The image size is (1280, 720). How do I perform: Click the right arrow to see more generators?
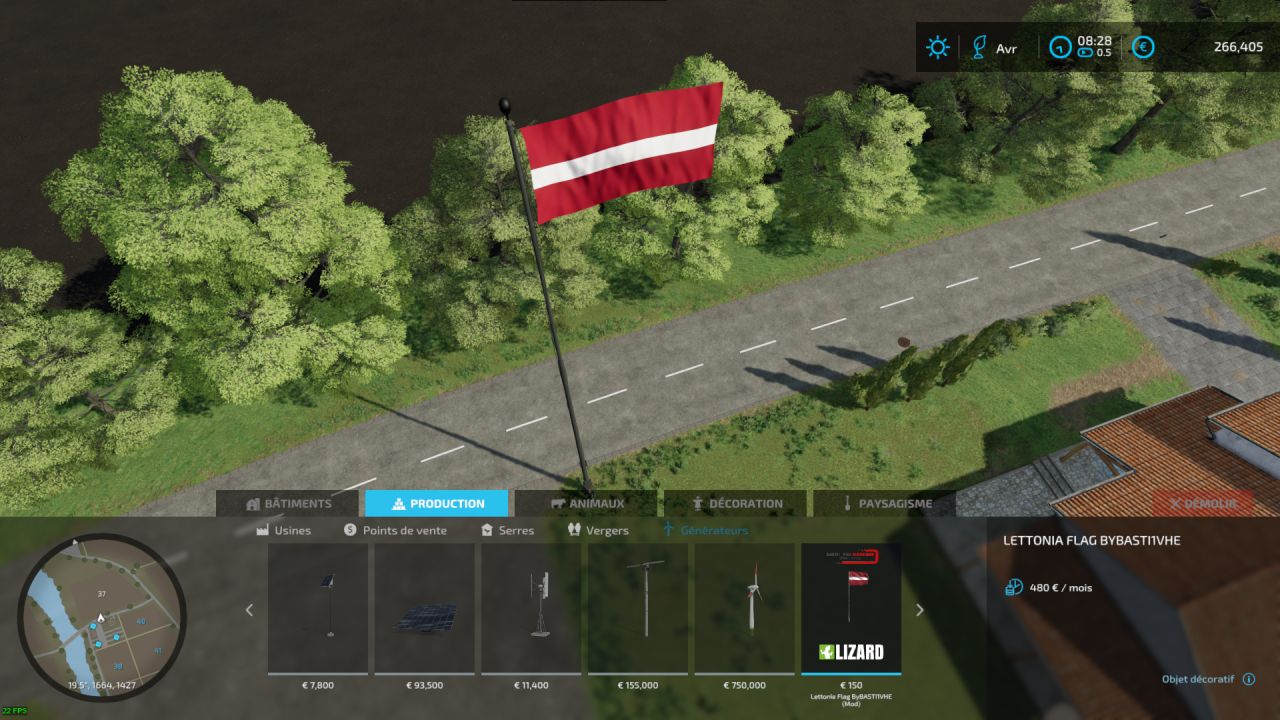pyautogui.click(x=919, y=609)
